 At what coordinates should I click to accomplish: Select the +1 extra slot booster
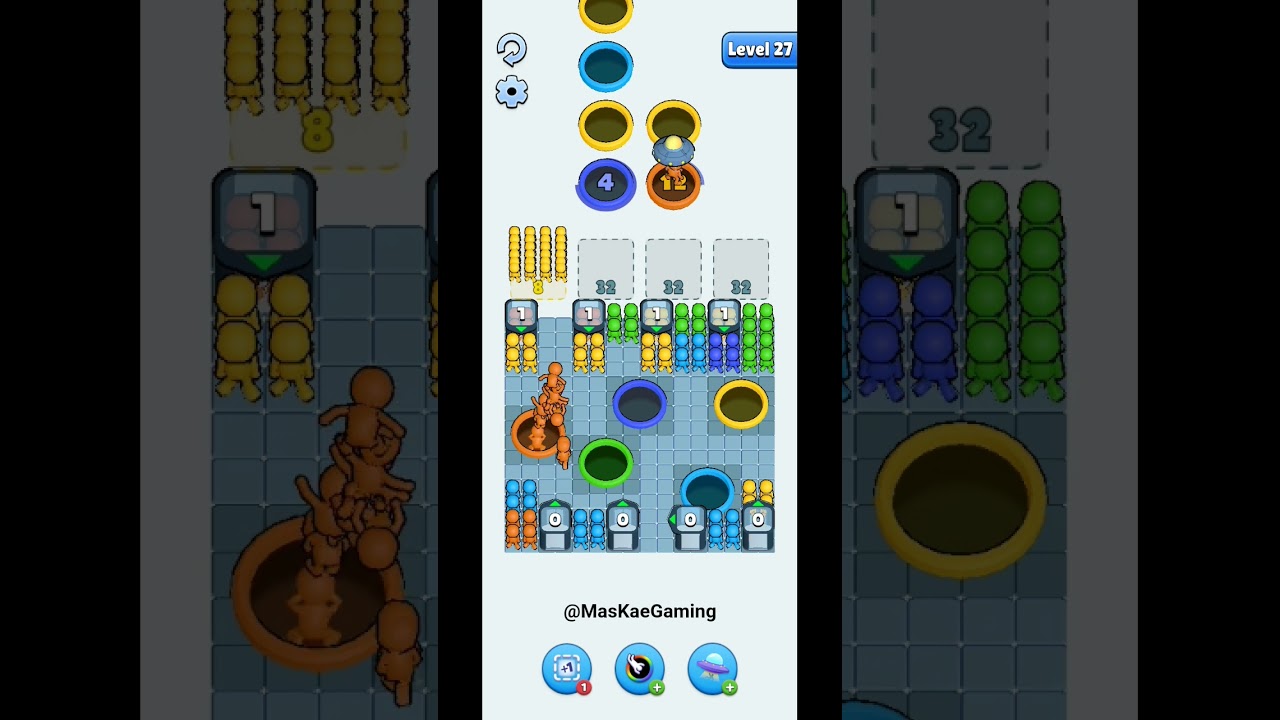(x=567, y=670)
